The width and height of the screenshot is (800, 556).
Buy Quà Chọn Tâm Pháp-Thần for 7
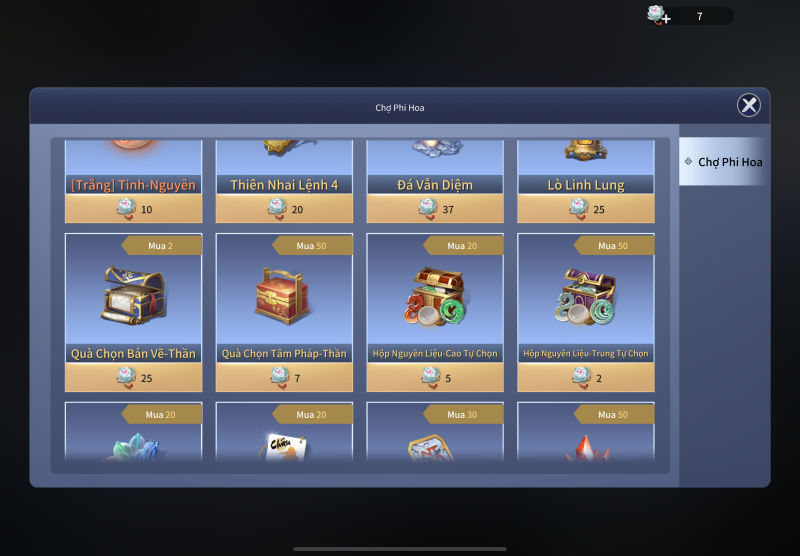[x=284, y=377]
